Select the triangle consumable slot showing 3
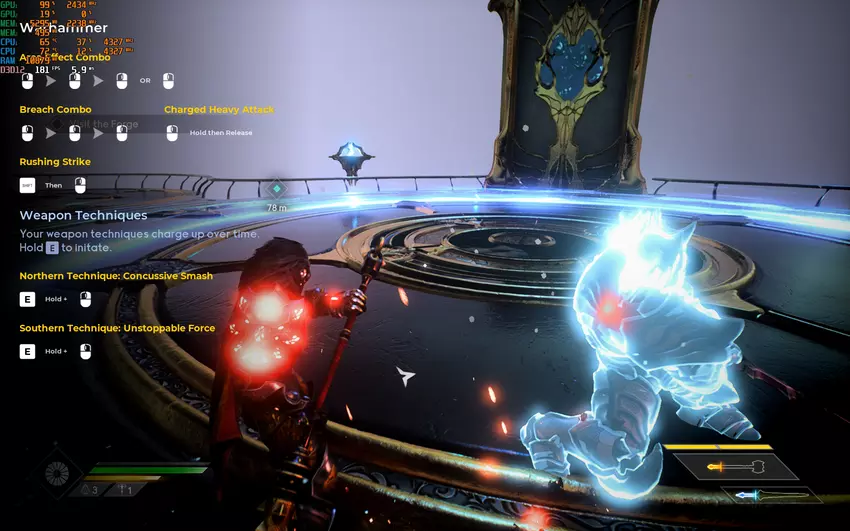This screenshot has height=531, width=850. point(92,490)
